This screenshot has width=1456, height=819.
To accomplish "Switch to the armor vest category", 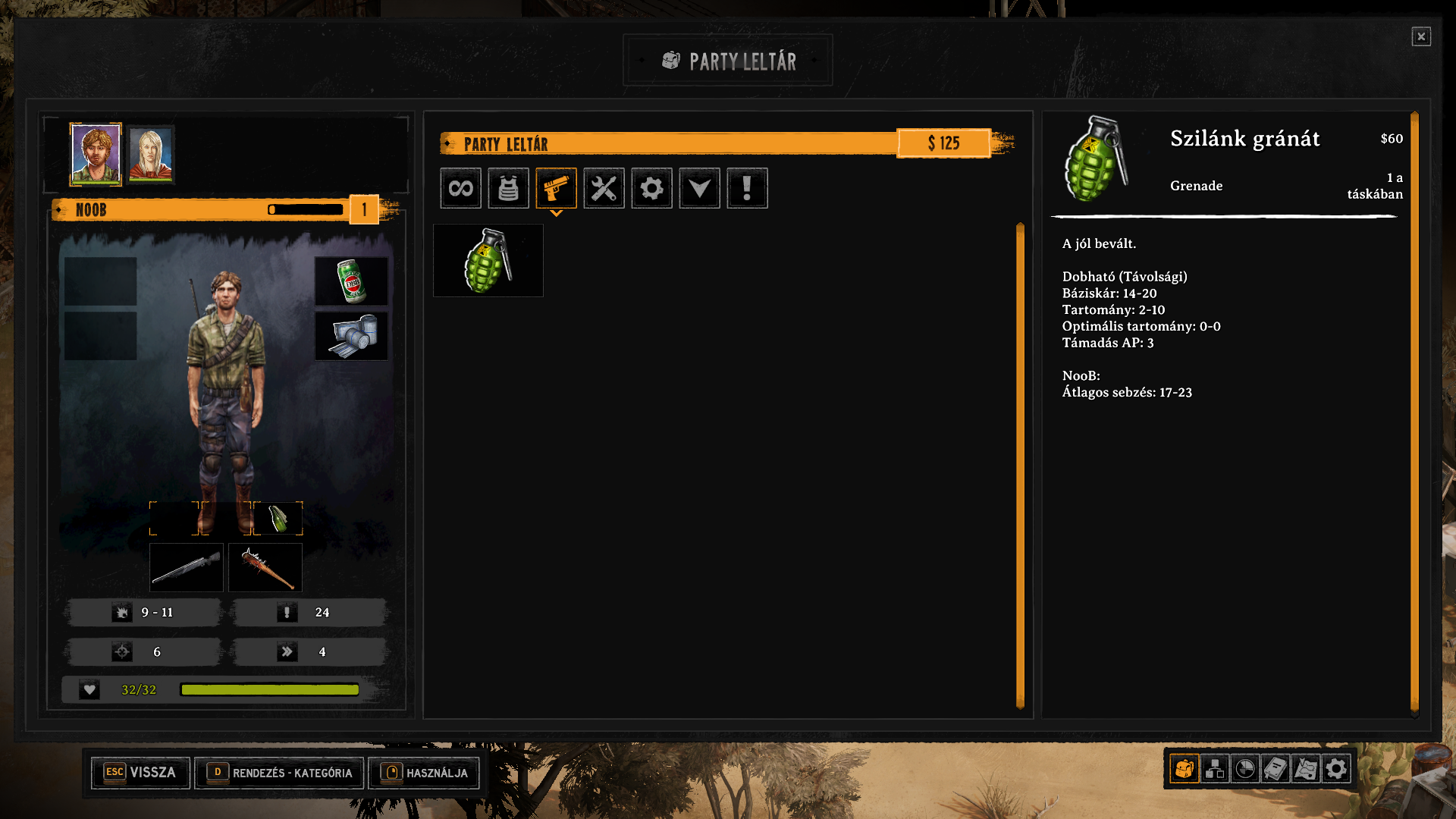I will pyautogui.click(x=508, y=188).
